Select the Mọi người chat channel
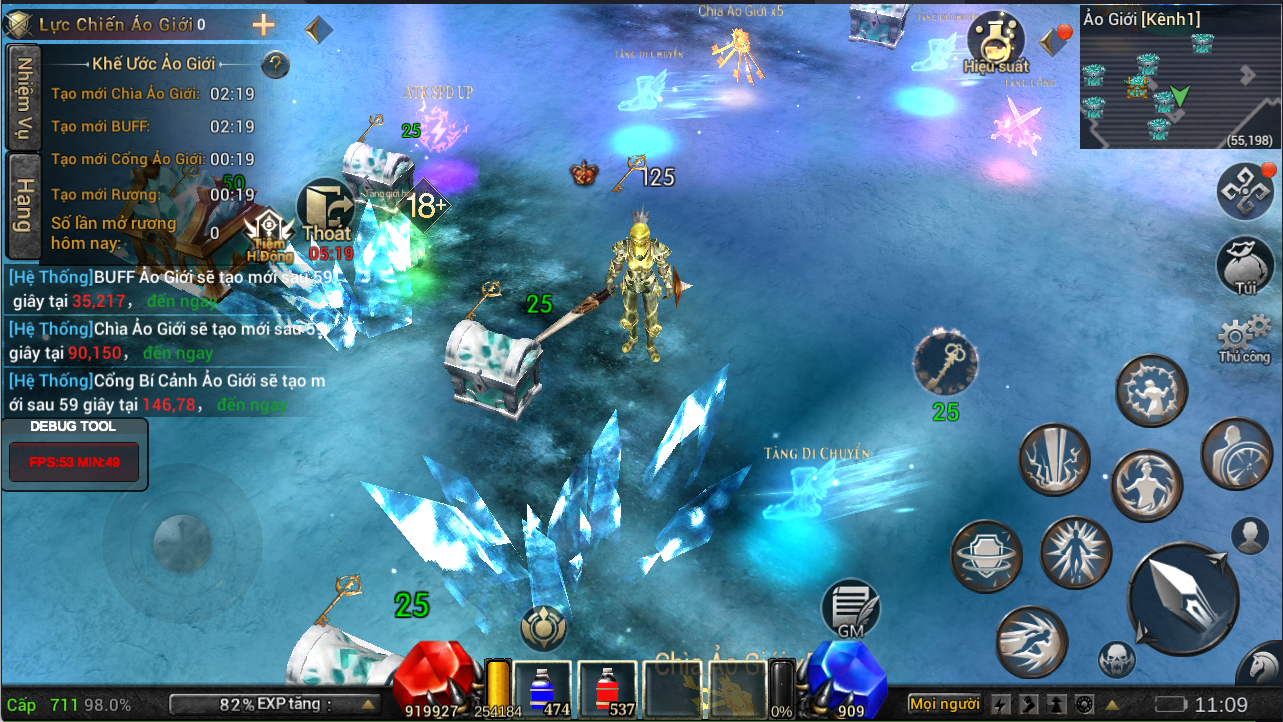1283x722 pixels. [x=944, y=704]
